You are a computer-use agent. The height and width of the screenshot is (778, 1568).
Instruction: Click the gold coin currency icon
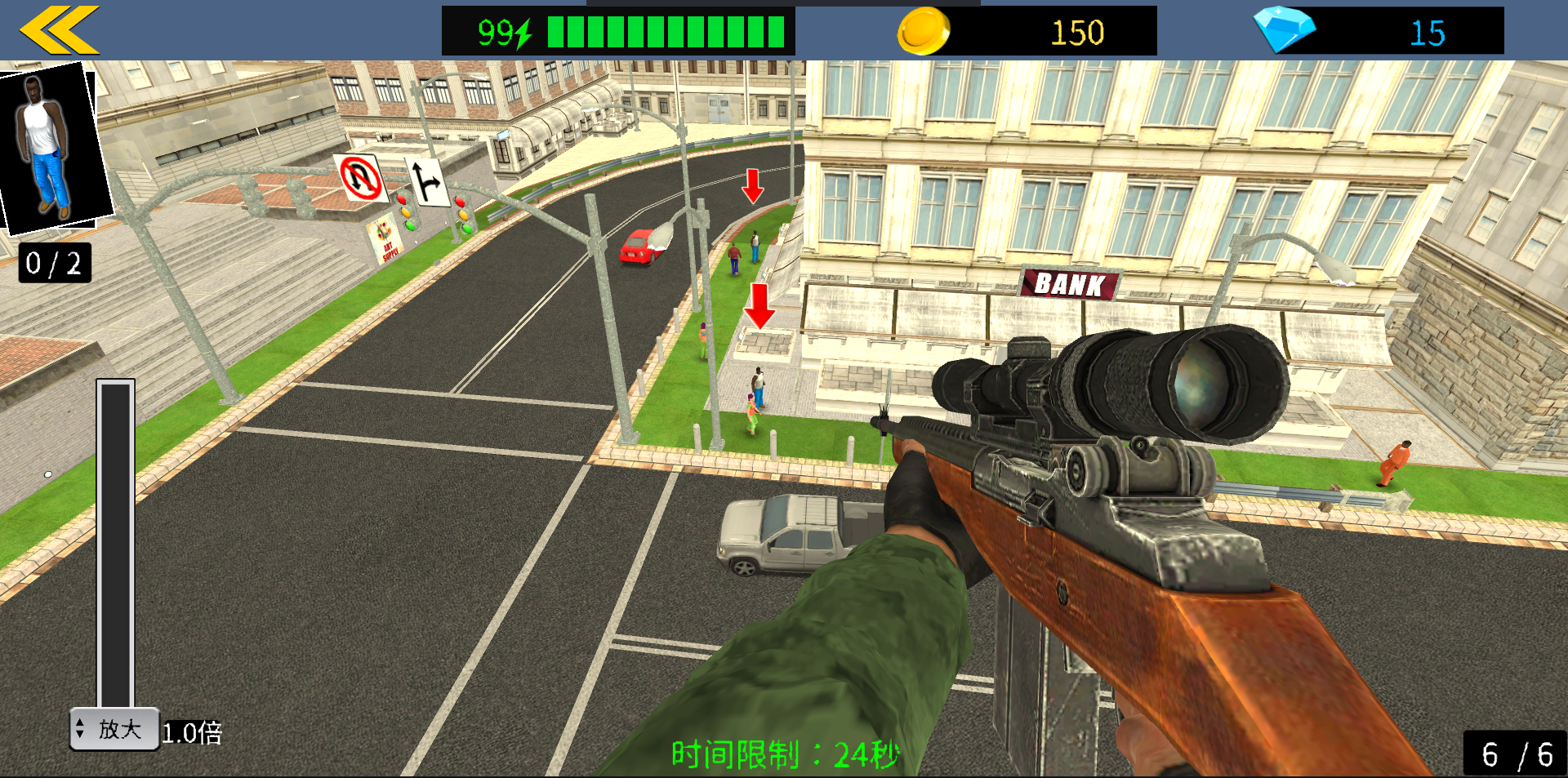pos(924,29)
